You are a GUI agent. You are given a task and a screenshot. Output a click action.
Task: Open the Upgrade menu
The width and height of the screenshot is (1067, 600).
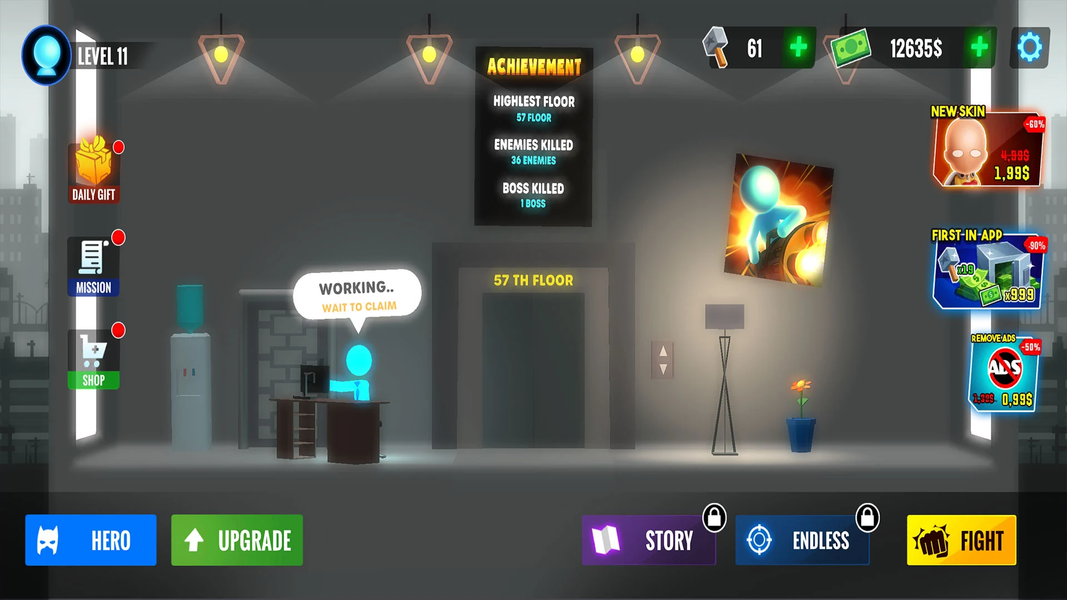point(237,541)
